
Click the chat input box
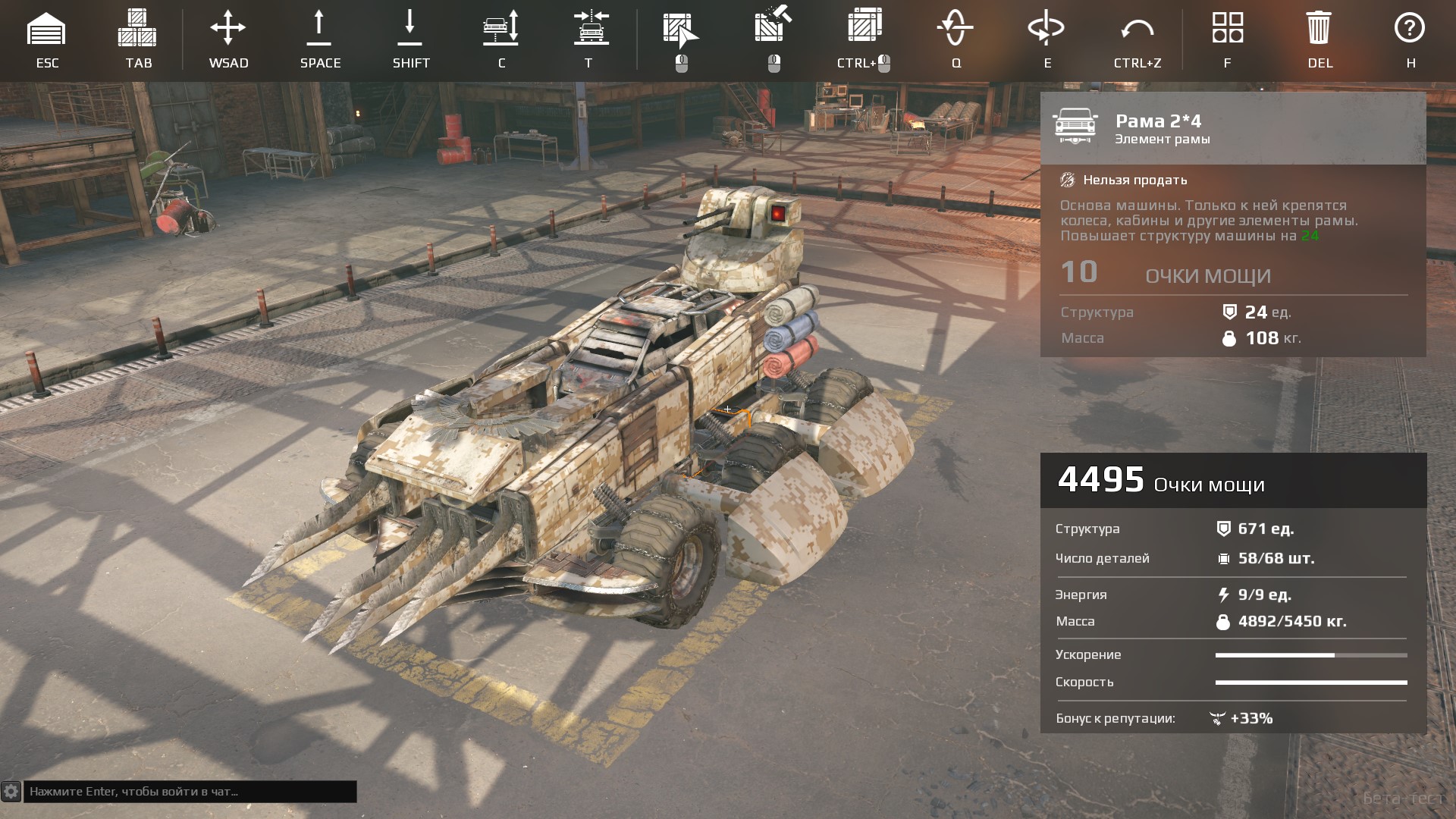pyautogui.click(x=190, y=792)
